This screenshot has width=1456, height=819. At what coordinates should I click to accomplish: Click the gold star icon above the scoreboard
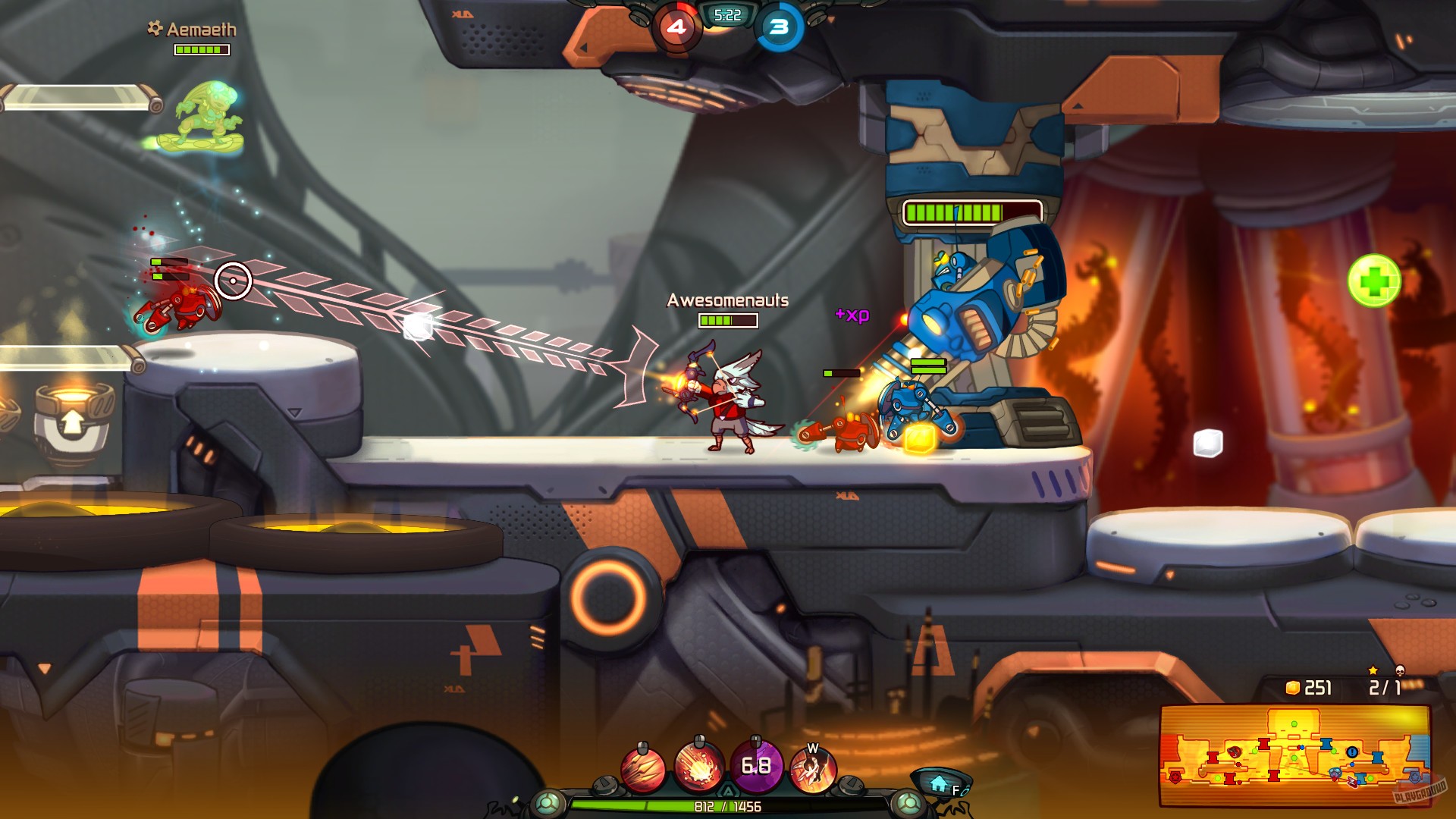pyautogui.click(x=1373, y=670)
